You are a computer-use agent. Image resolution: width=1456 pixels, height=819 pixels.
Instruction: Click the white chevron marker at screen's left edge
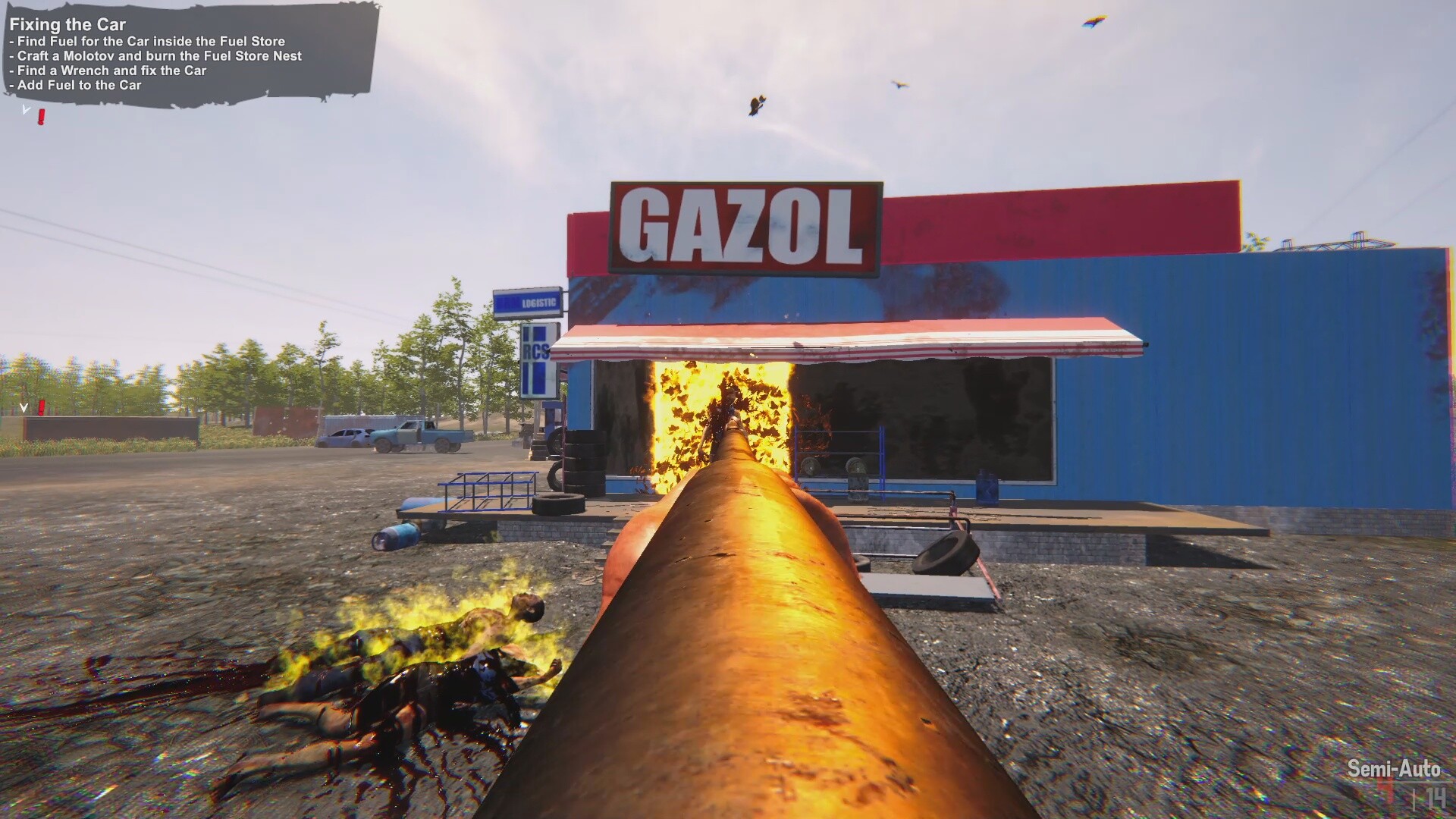23,409
